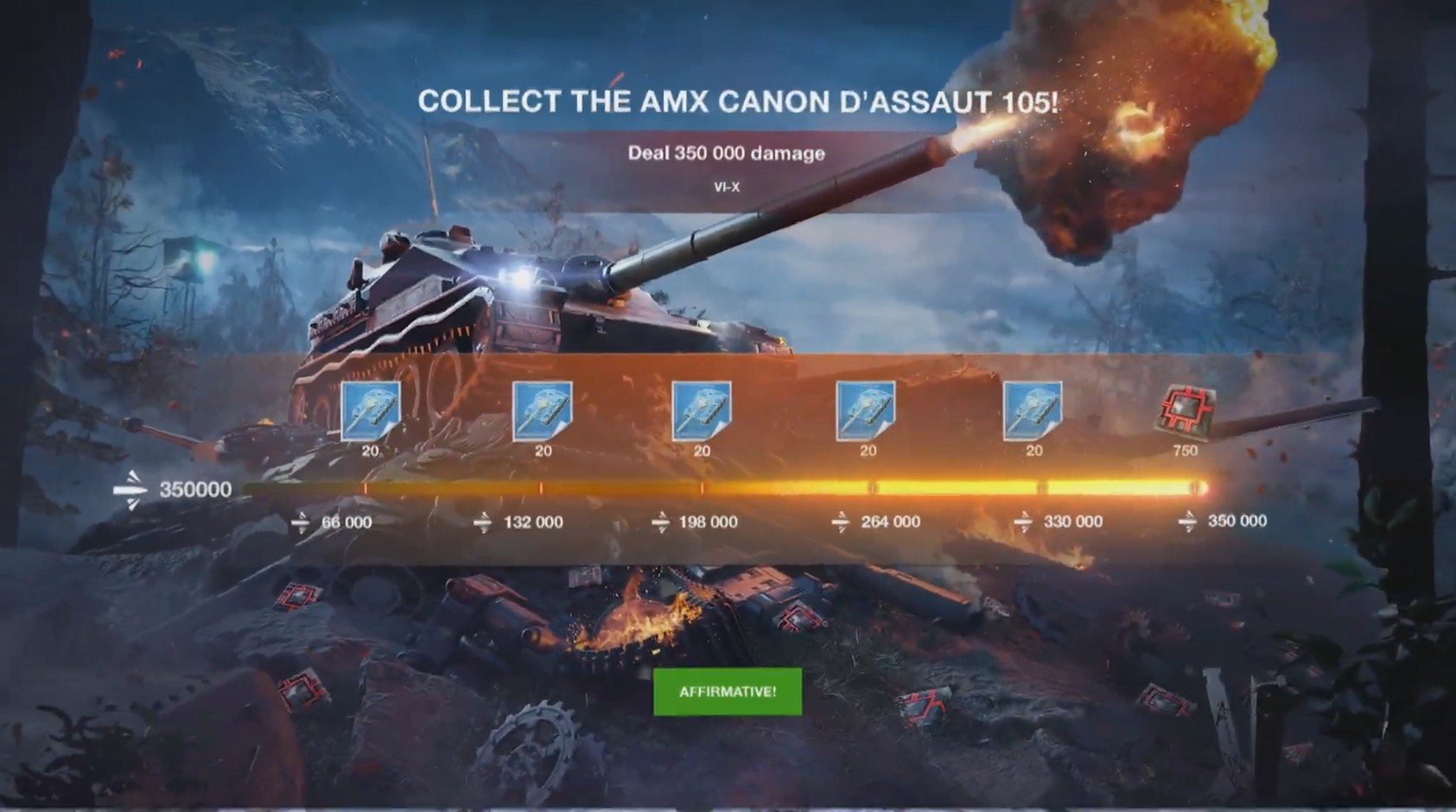Check the blueprint reward for 330 000 damage
1456x812 pixels.
coord(1033,410)
